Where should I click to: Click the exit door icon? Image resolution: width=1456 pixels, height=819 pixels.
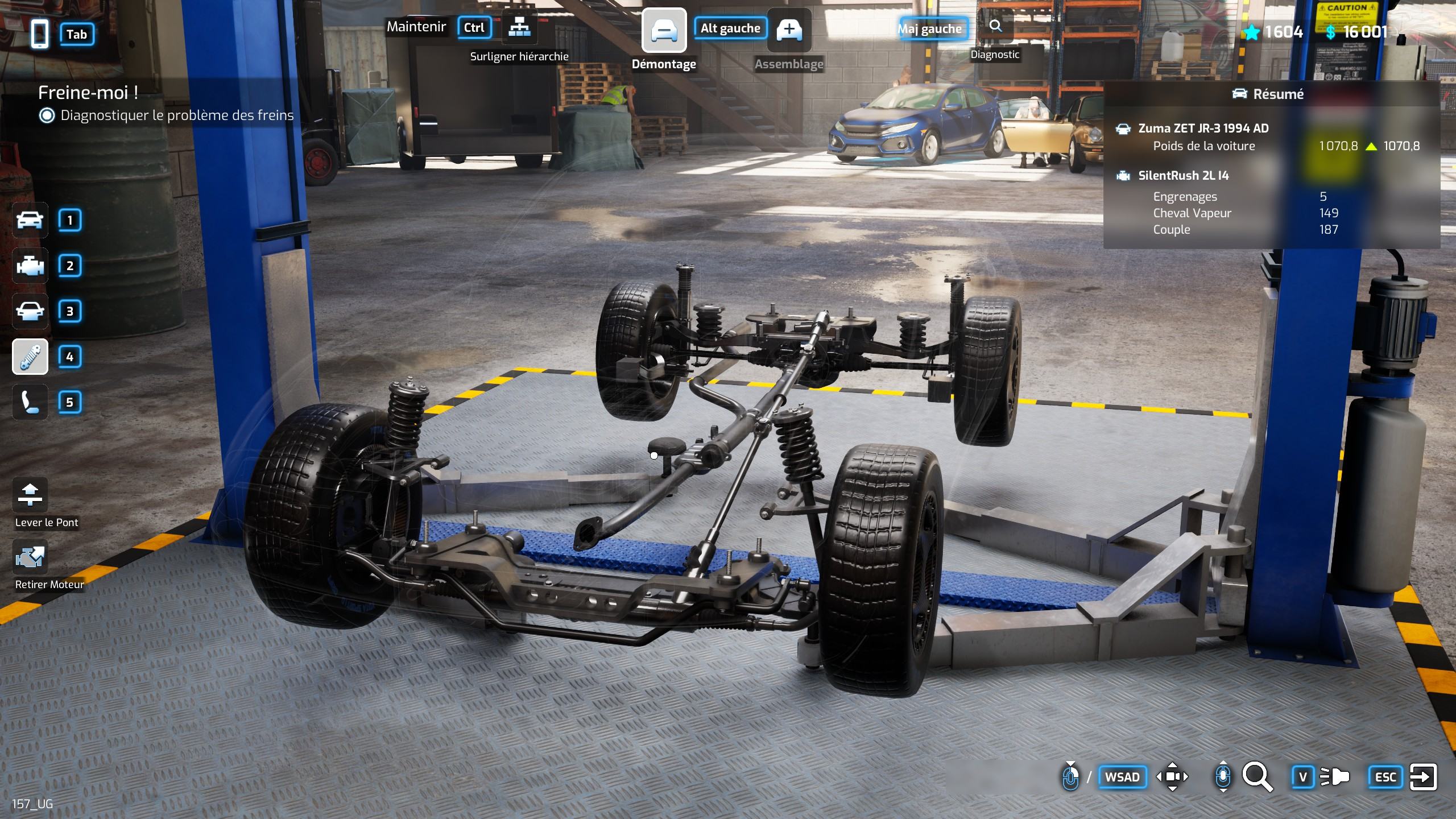[1423, 776]
